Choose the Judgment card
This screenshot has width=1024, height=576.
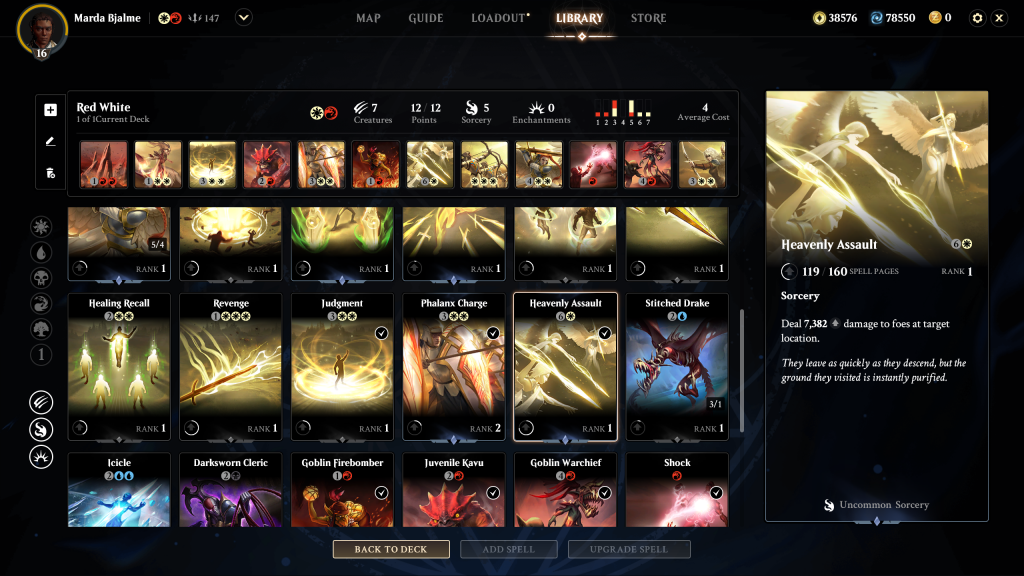coord(343,366)
